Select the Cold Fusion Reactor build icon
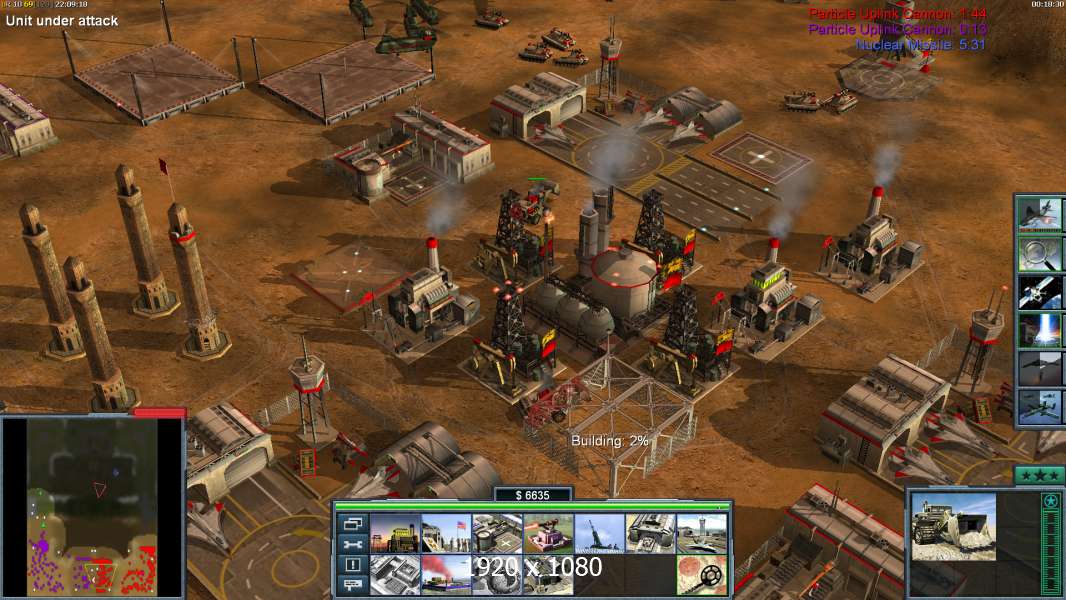This screenshot has height=600, width=1066. 395,533
